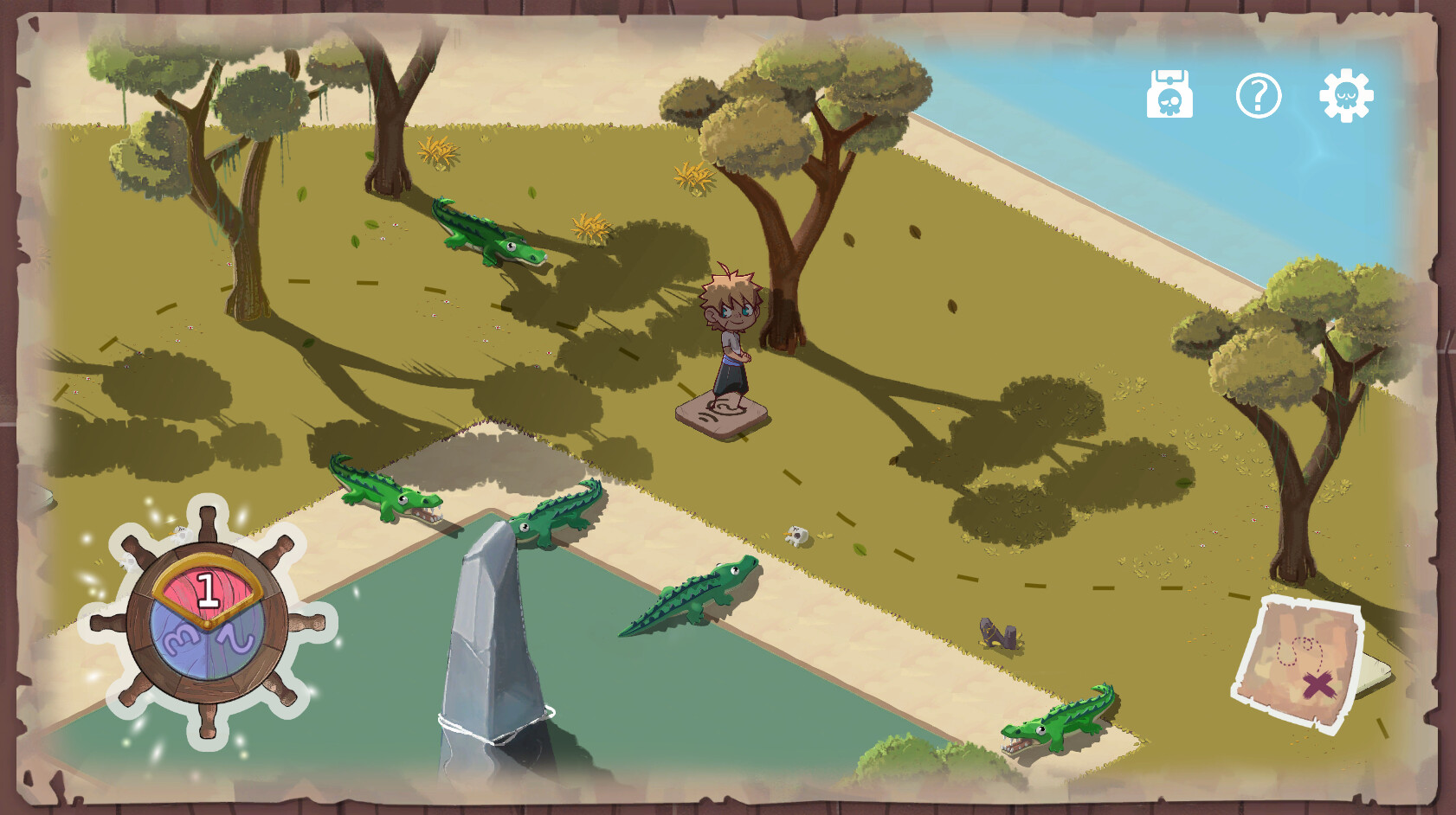Click the question mark help icon
This screenshot has height=815, width=1456.
(1257, 98)
